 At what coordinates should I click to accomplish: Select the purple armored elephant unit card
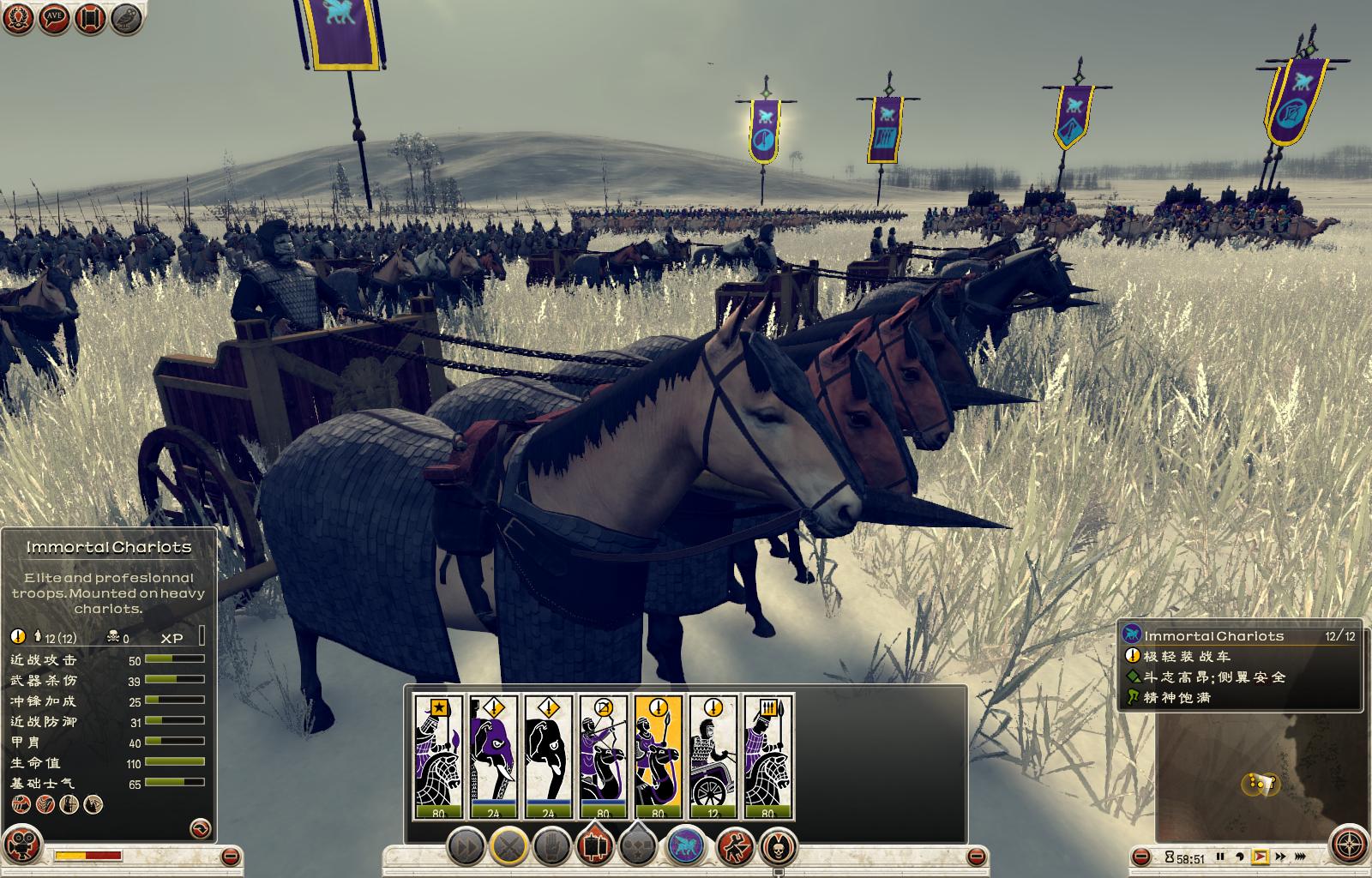pos(493,756)
